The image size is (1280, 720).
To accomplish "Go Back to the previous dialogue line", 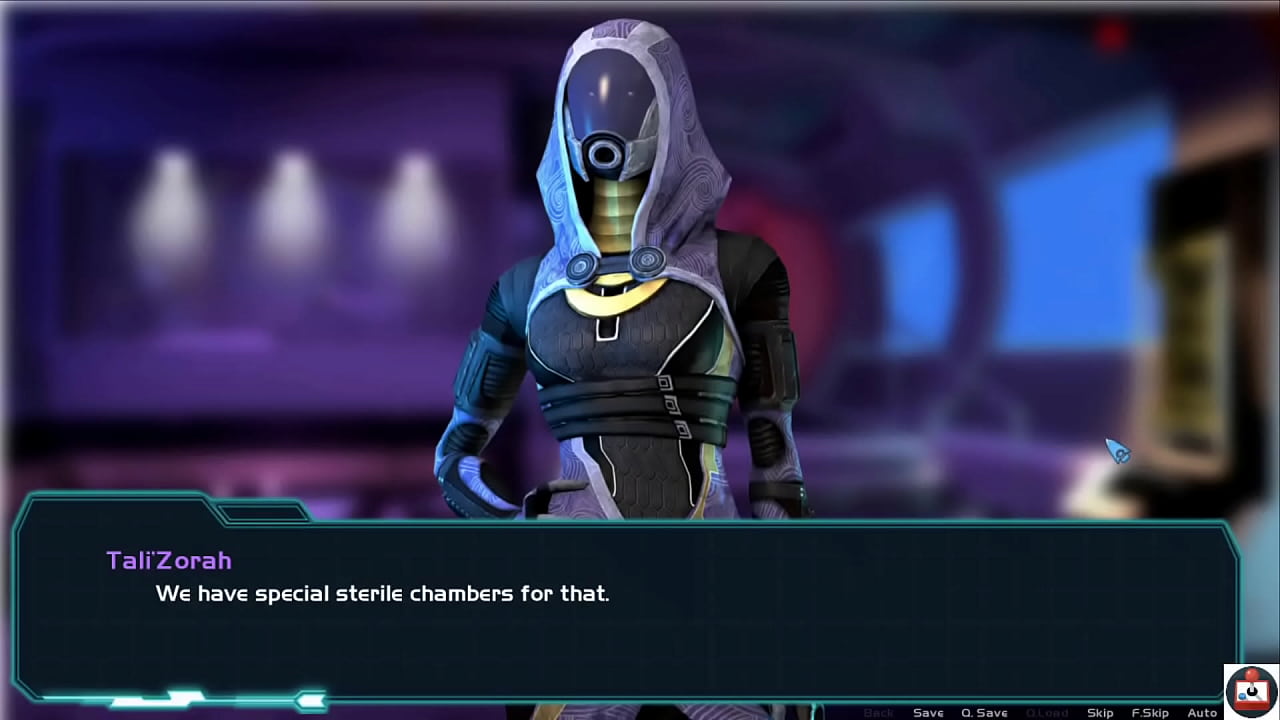I will pyautogui.click(x=878, y=712).
